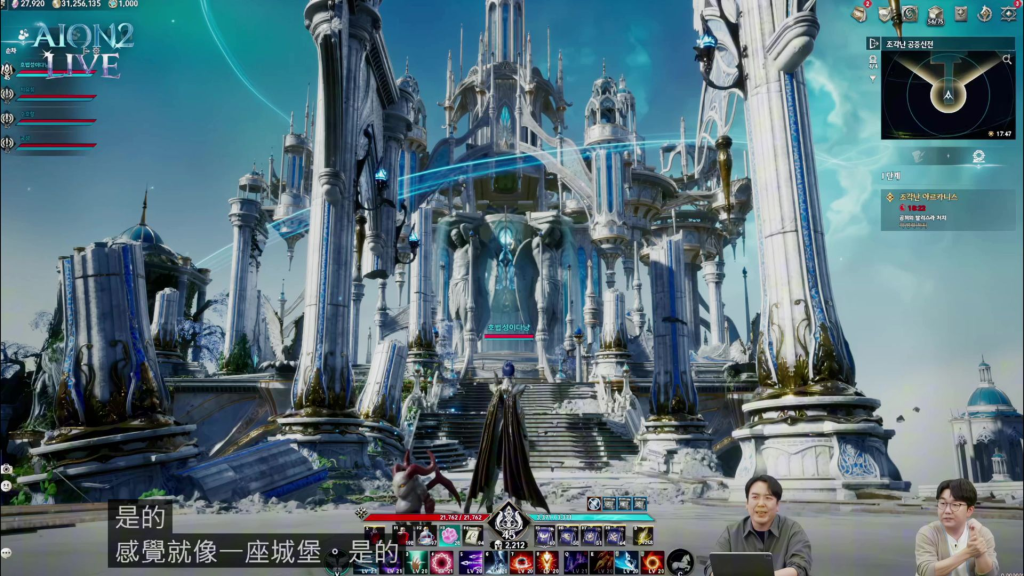Click the minimap magnifier zoom button

1007,61
